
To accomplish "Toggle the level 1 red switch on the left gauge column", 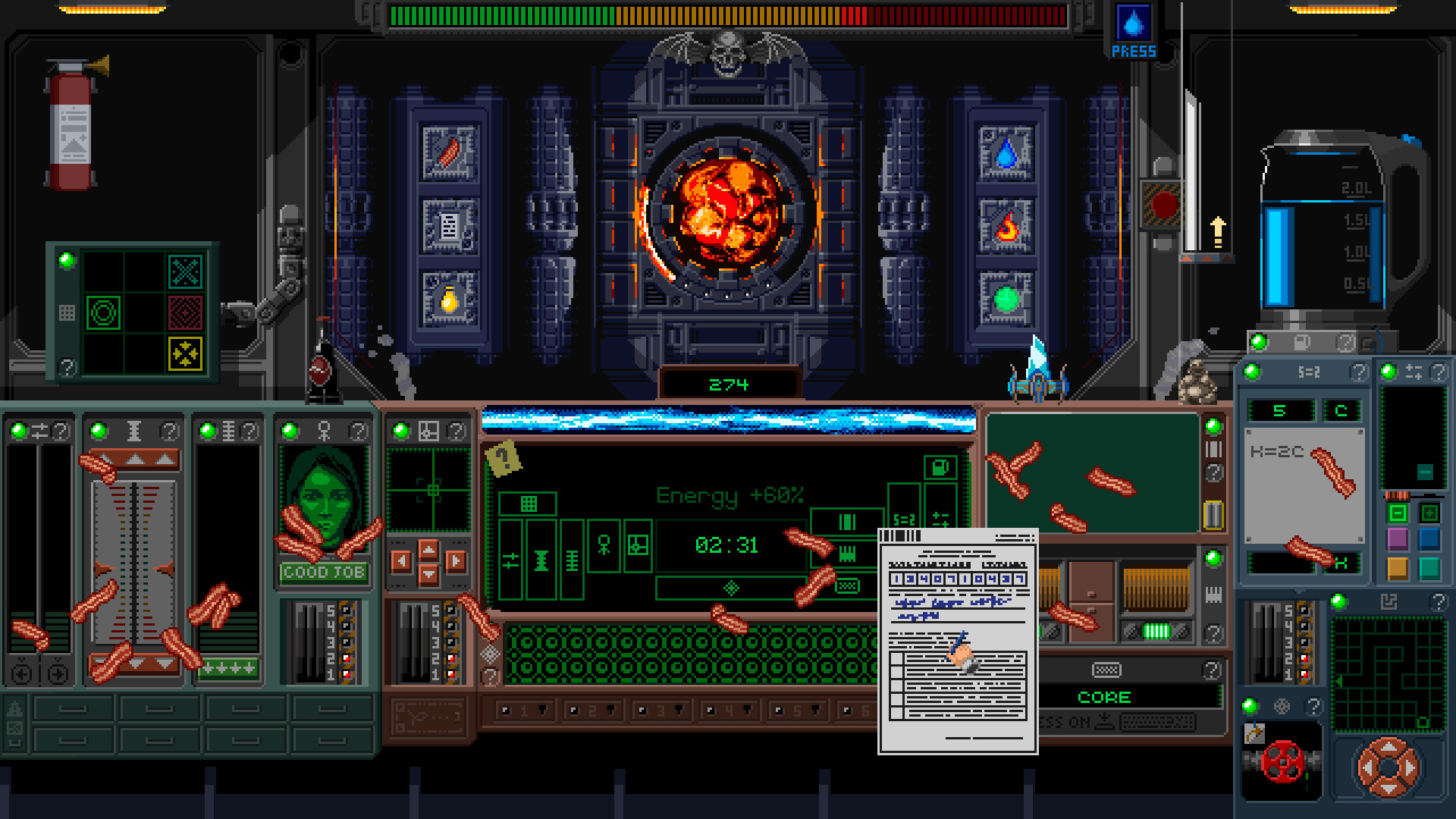I will click(x=347, y=674).
